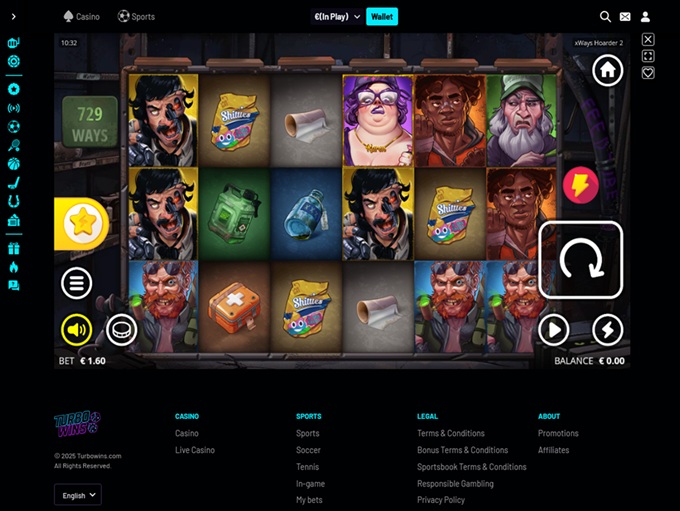The image size is (680, 511).
Task: Spin the reels with the circular arrow button
Action: click(580, 260)
